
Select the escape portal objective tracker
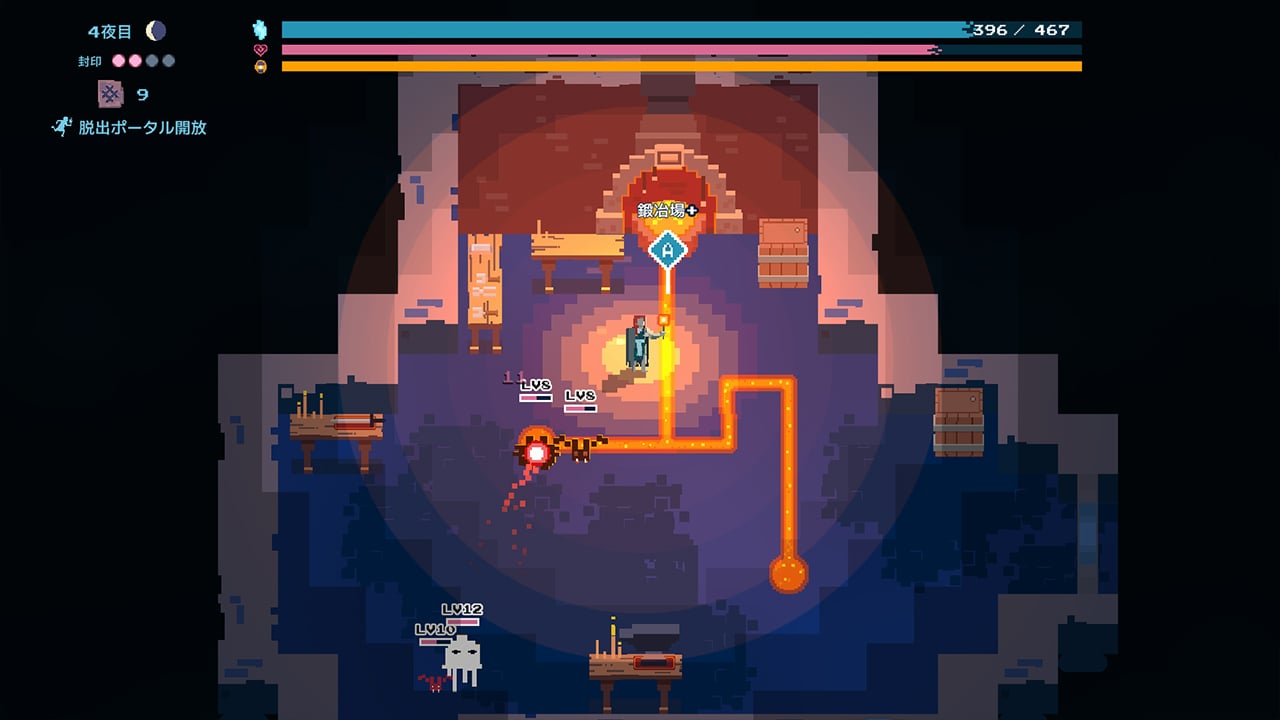pyautogui.click(x=131, y=128)
